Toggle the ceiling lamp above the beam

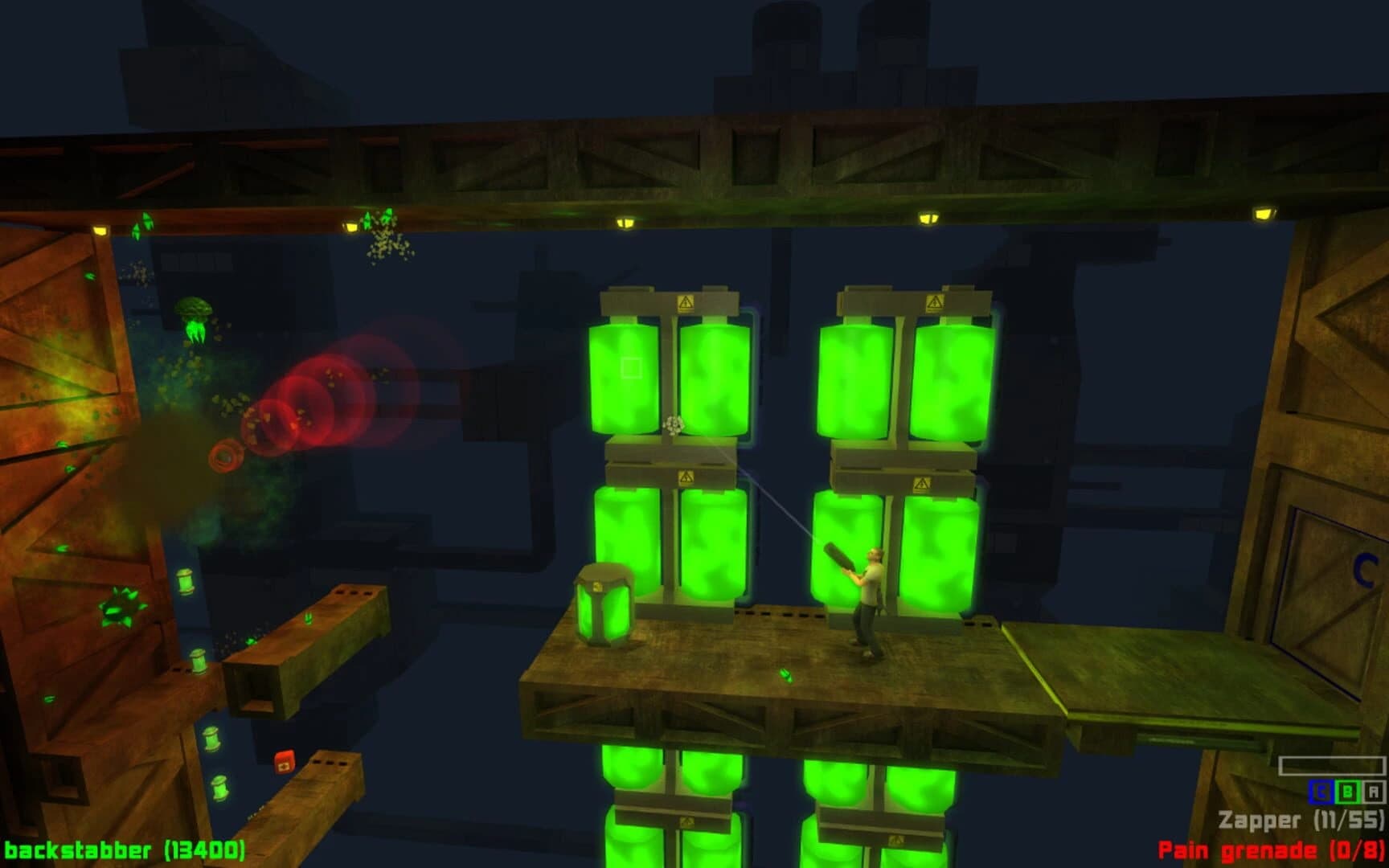click(626, 224)
